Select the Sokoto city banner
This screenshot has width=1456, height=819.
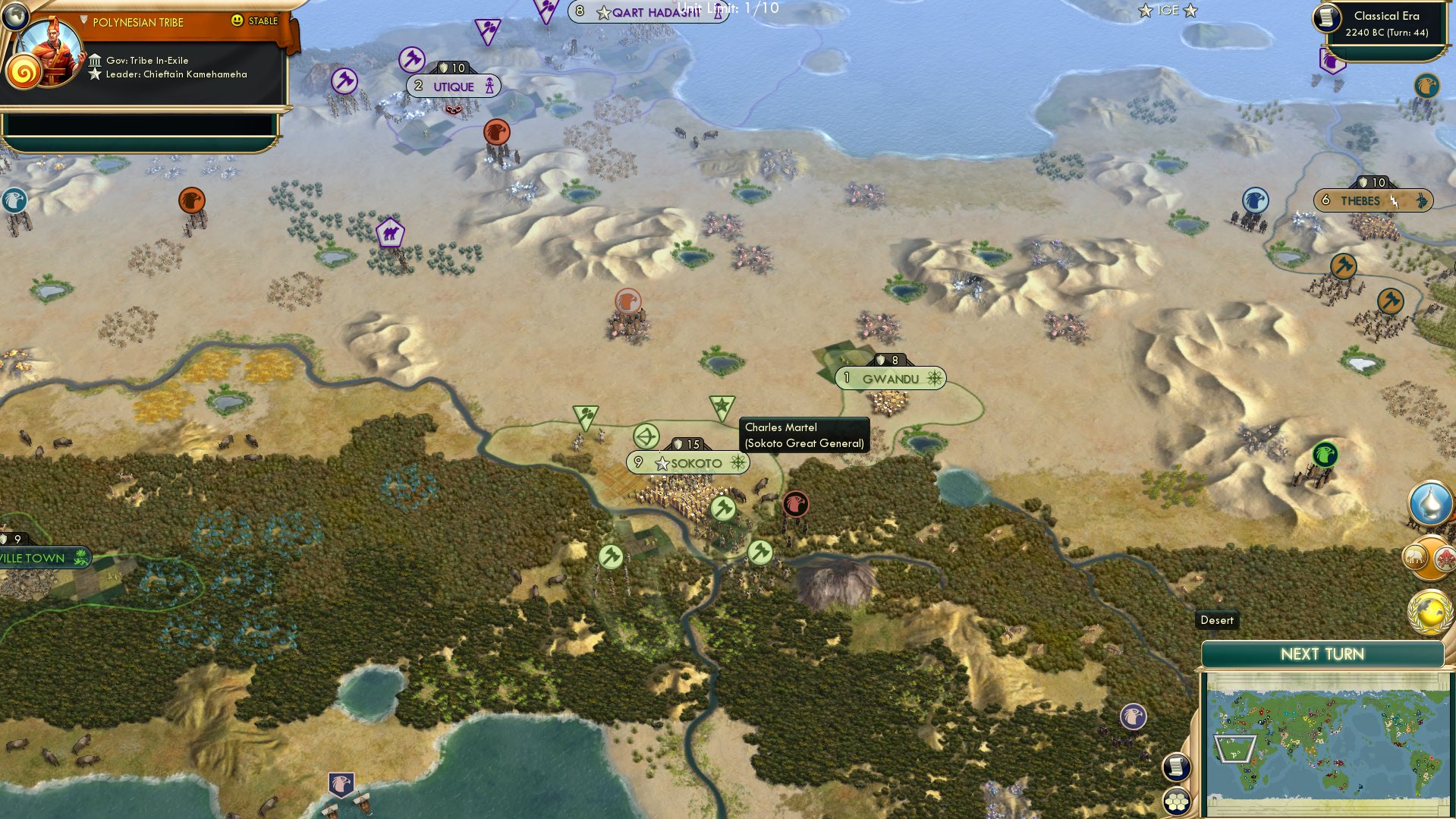click(687, 462)
